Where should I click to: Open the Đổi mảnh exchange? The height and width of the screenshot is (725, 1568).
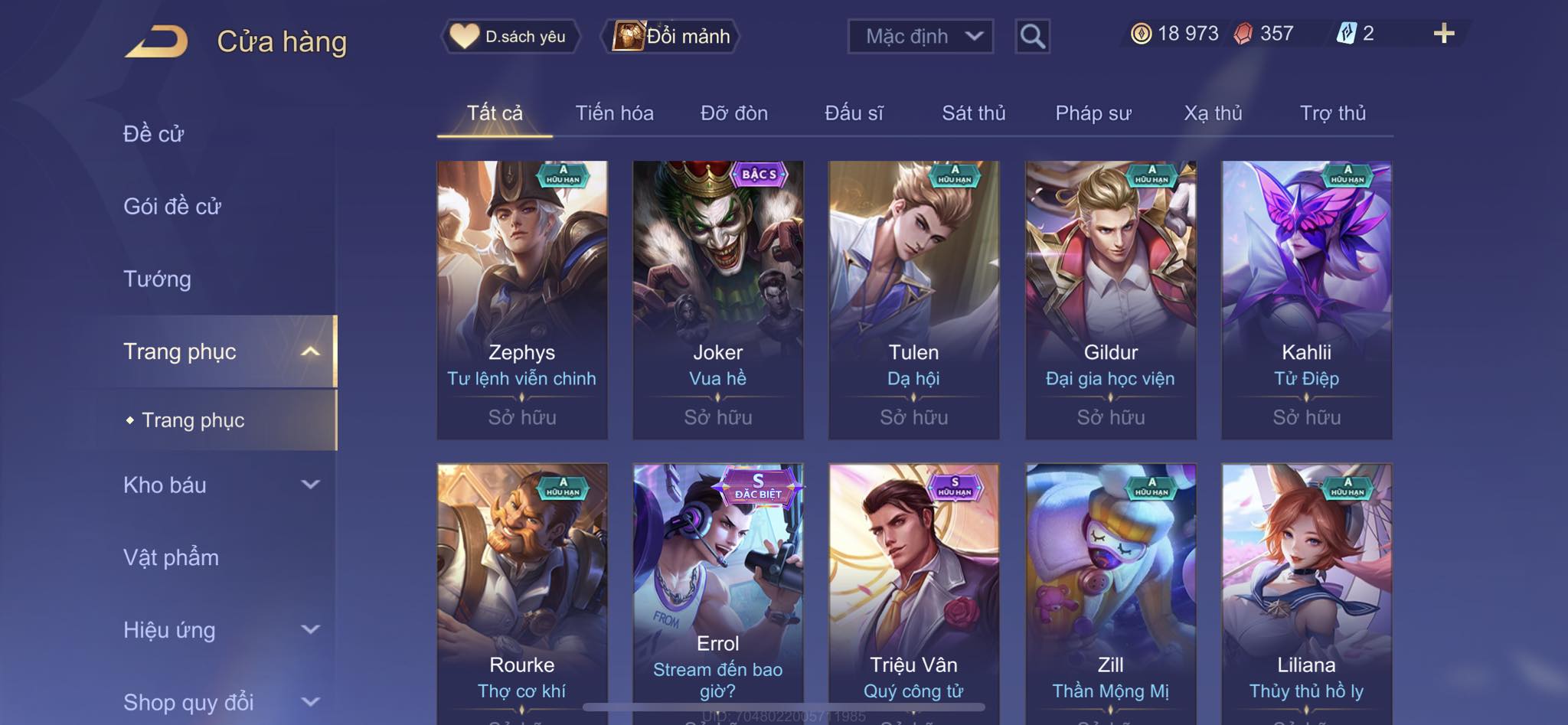[x=671, y=36]
